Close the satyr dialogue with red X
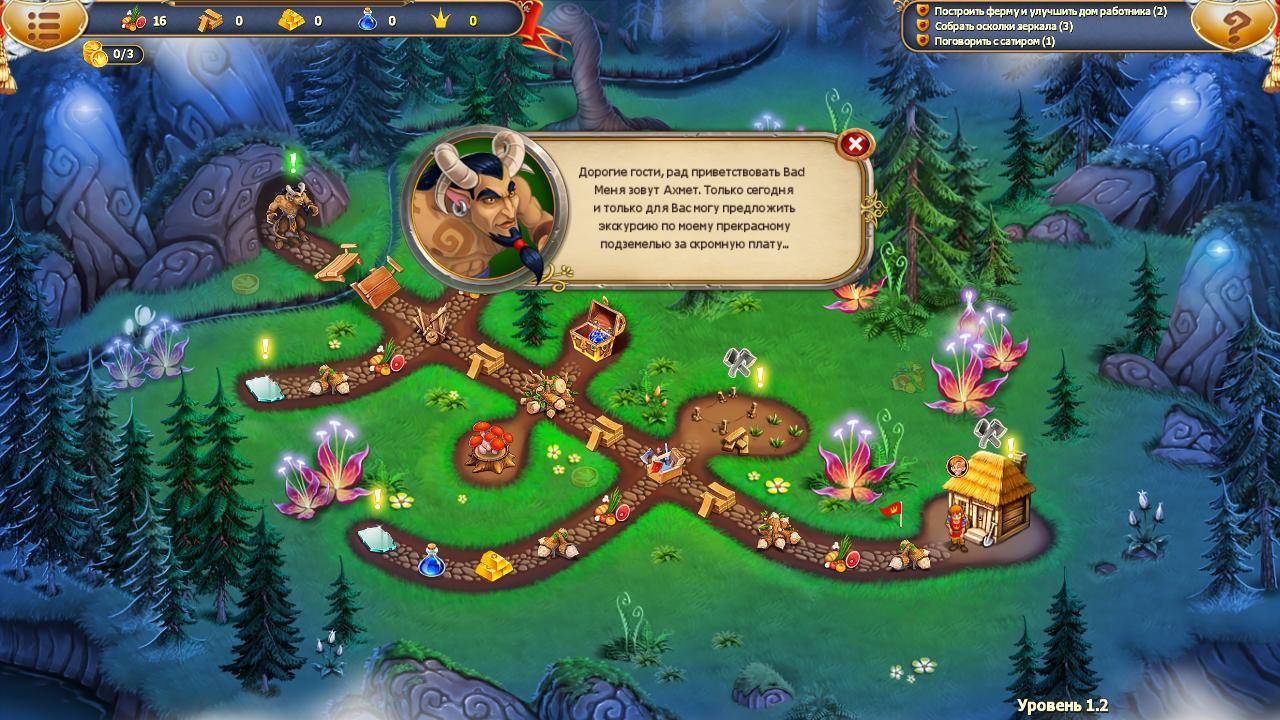 855,145
